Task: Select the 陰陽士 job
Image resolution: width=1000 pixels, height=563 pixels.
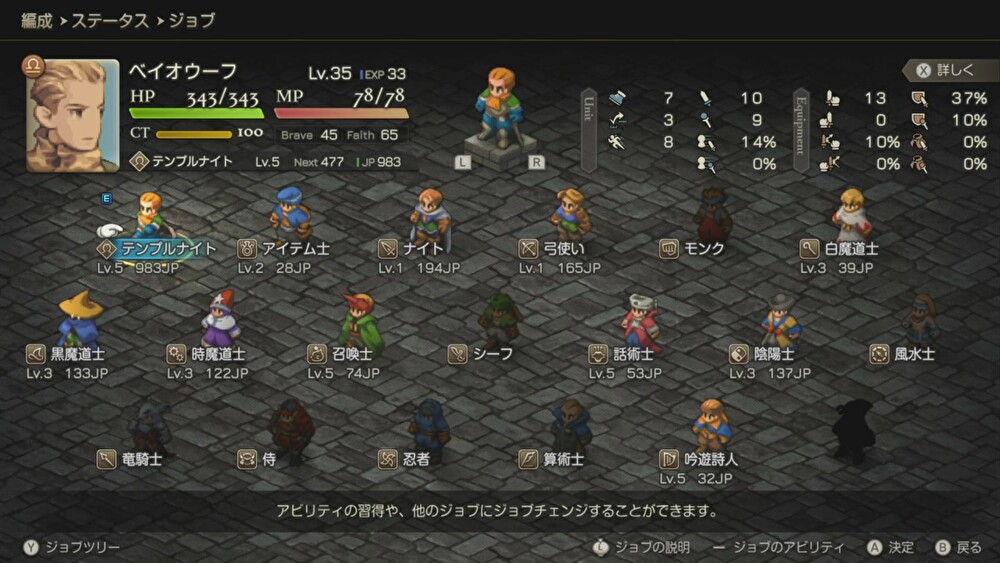Action: click(773, 353)
